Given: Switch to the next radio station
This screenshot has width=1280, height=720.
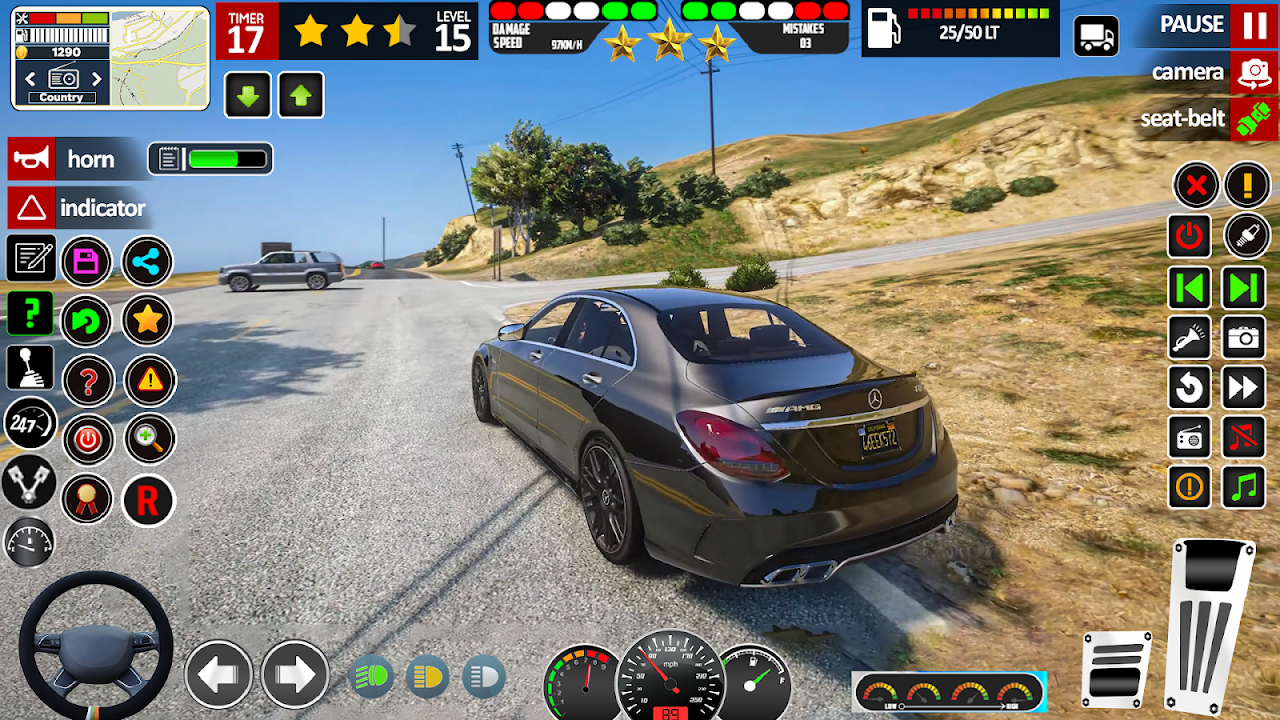Looking at the screenshot, I should tap(97, 79).
